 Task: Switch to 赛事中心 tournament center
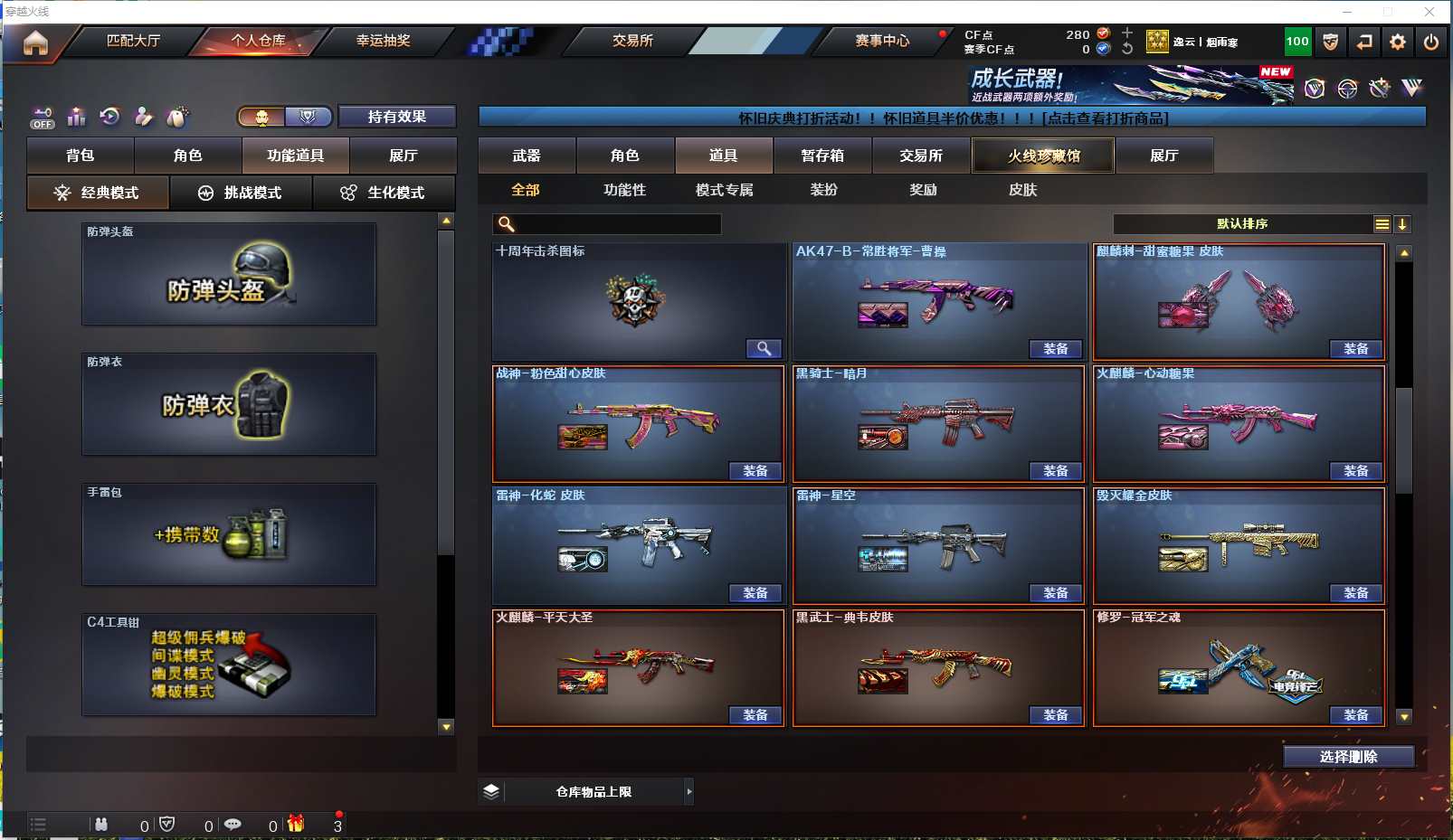(882, 41)
